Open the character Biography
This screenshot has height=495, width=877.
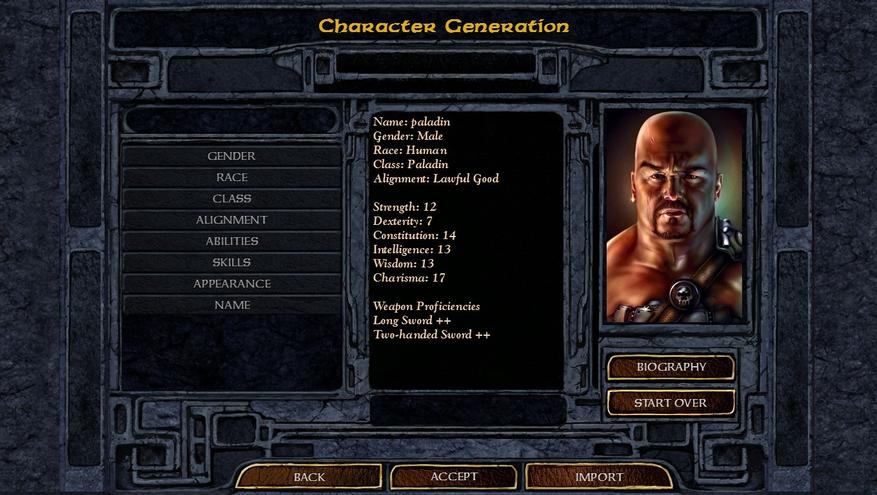click(x=671, y=367)
